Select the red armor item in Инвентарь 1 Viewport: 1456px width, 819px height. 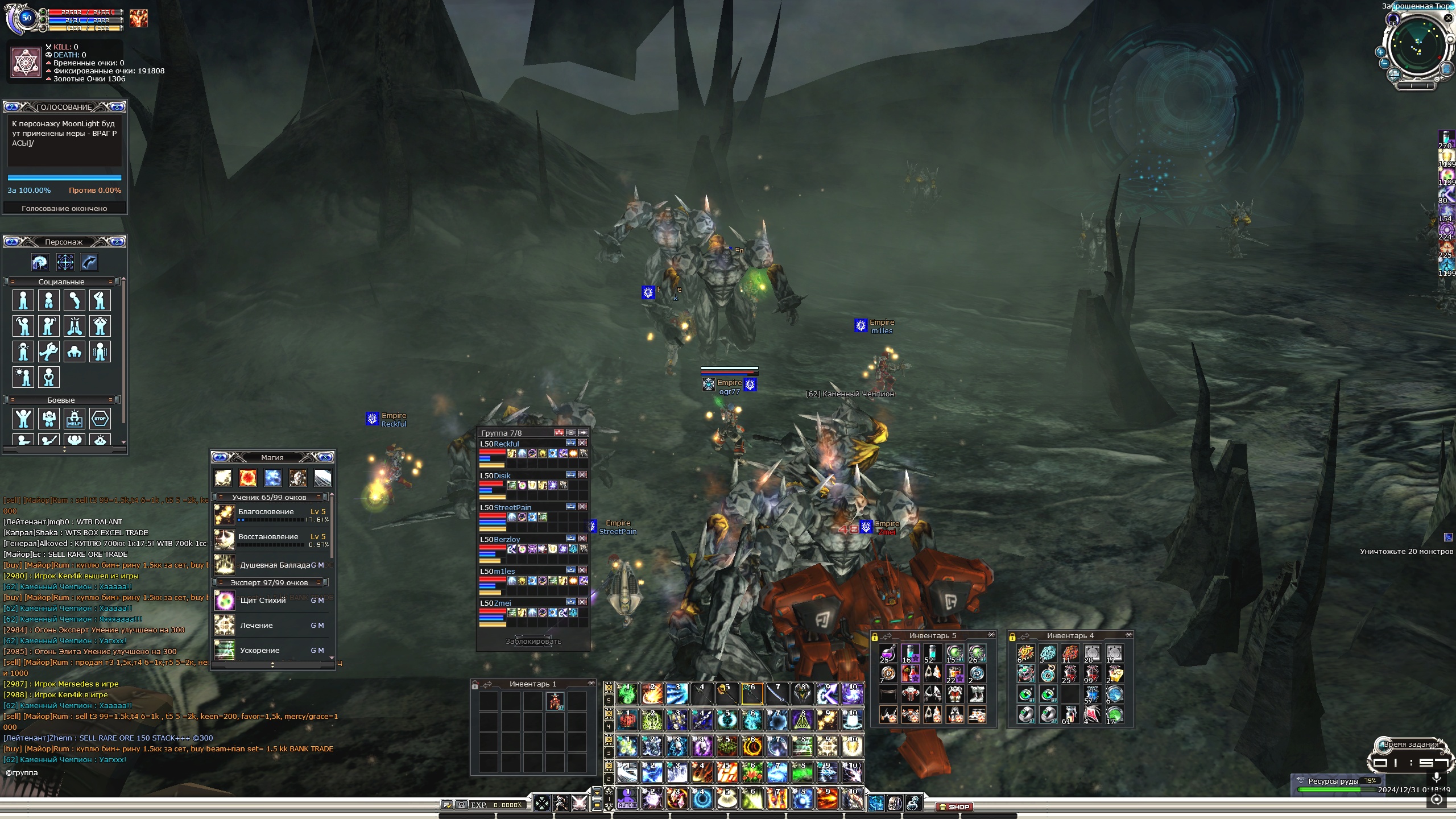tap(555, 701)
